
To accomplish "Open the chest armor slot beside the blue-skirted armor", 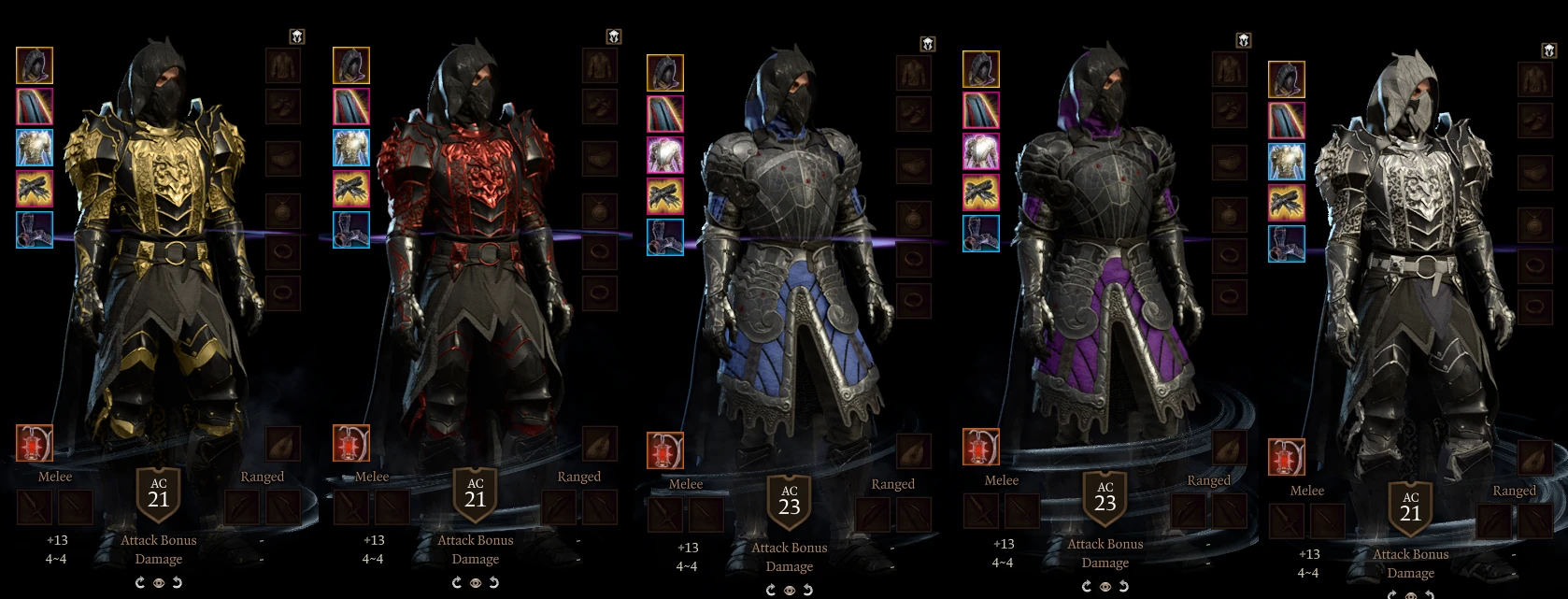I will 665,155.
